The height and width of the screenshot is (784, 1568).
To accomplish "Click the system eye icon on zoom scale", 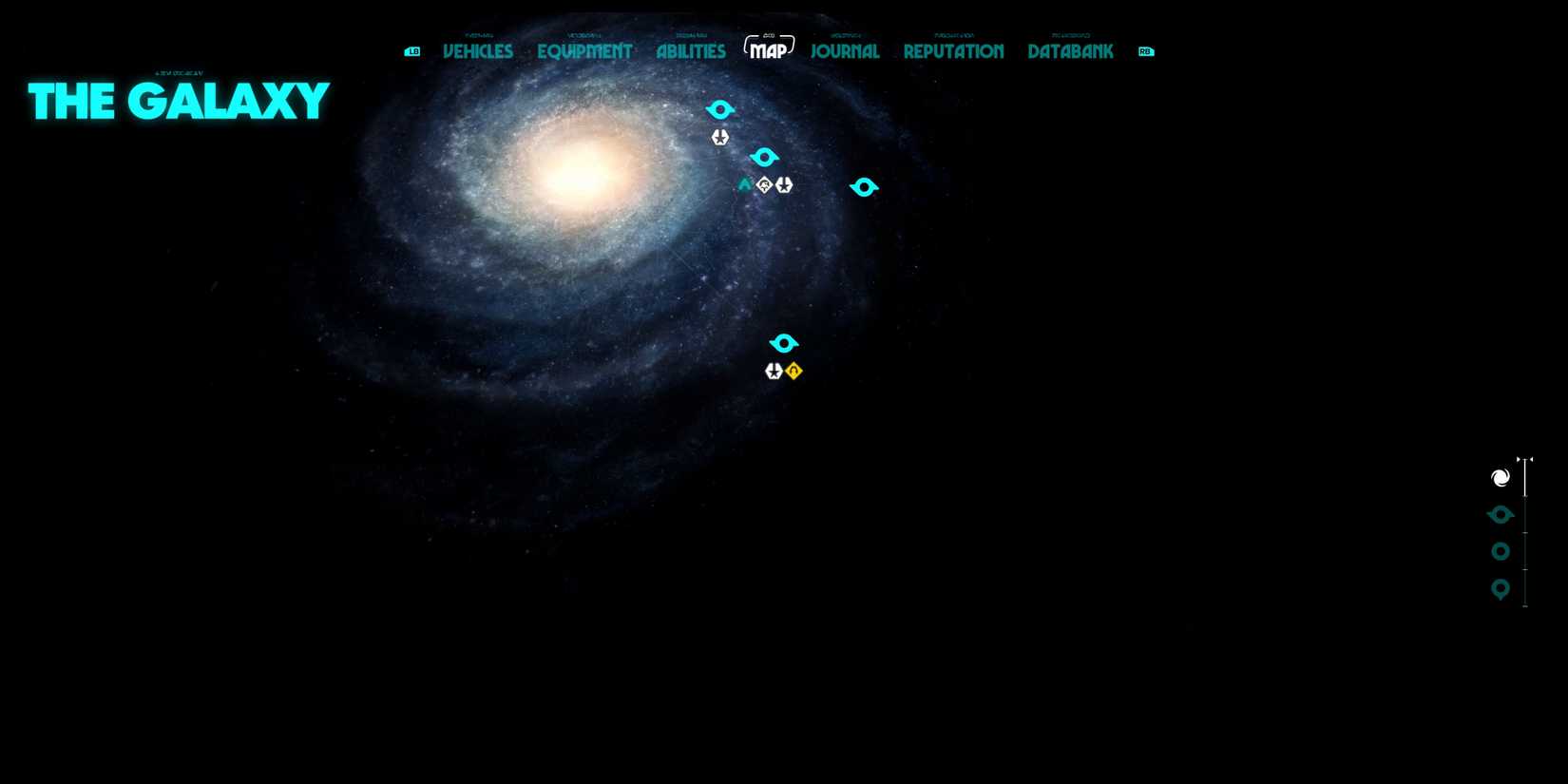I will [x=1500, y=514].
